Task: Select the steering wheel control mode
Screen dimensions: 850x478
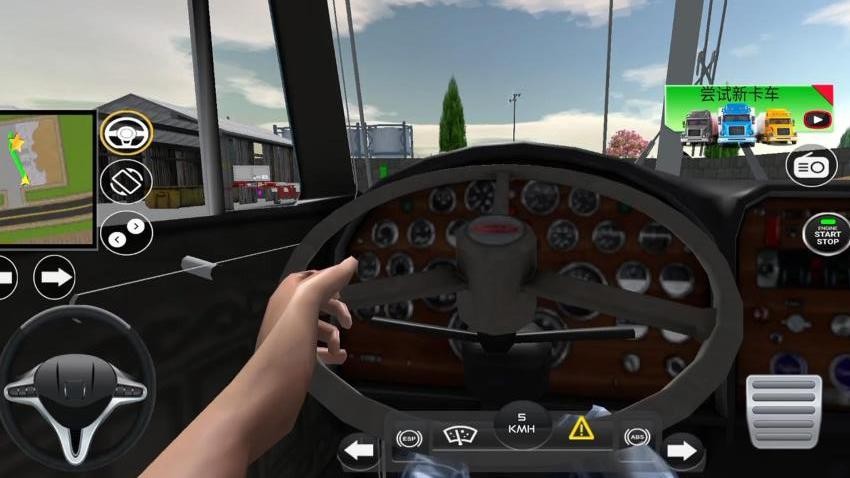Action: [x=126, y=133]
